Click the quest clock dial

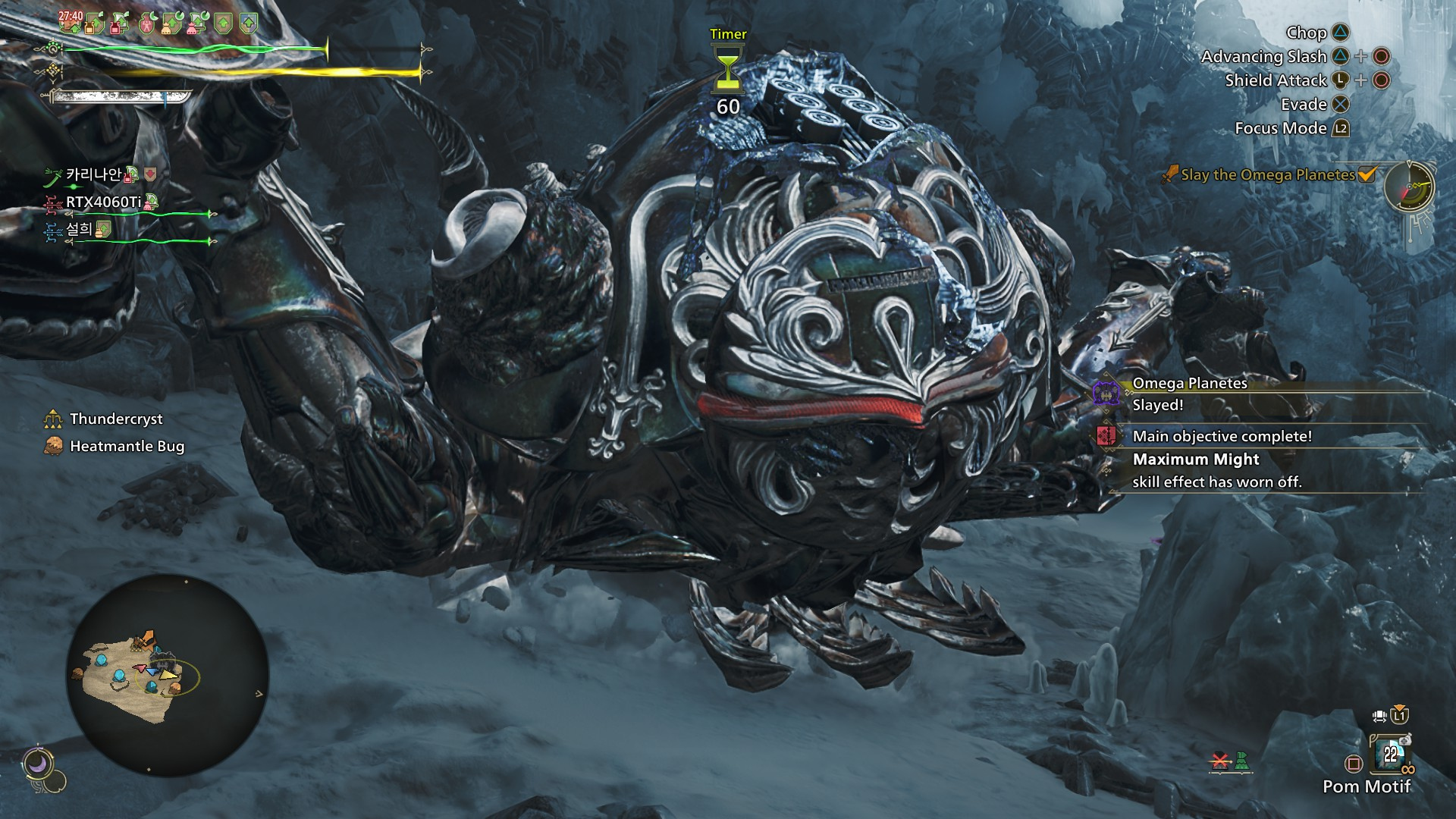[1409, 186]
